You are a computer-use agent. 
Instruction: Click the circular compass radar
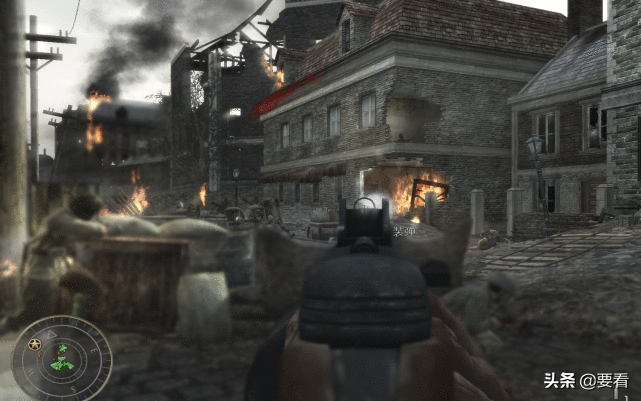61,357
